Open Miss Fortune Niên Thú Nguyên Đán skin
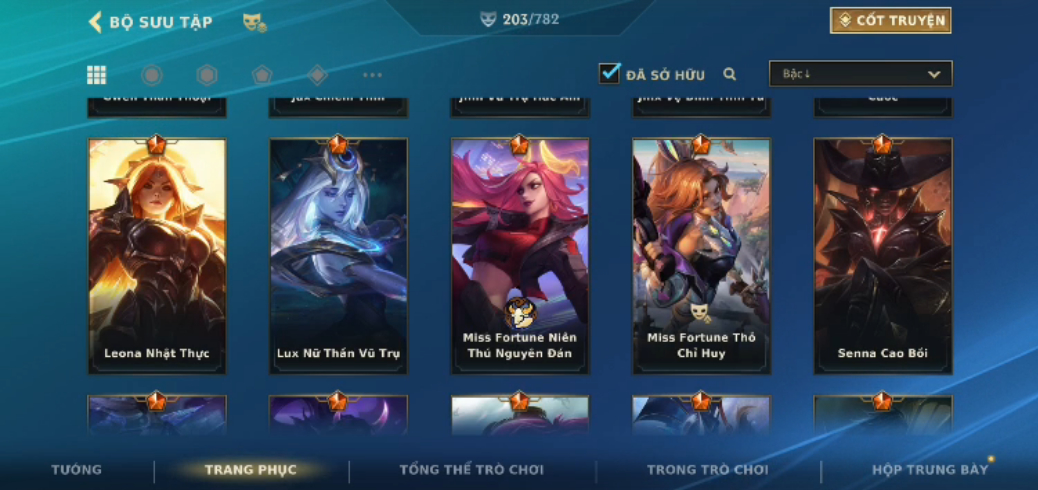This screenshot has height=490, width=1038. [x=520, y=255]
